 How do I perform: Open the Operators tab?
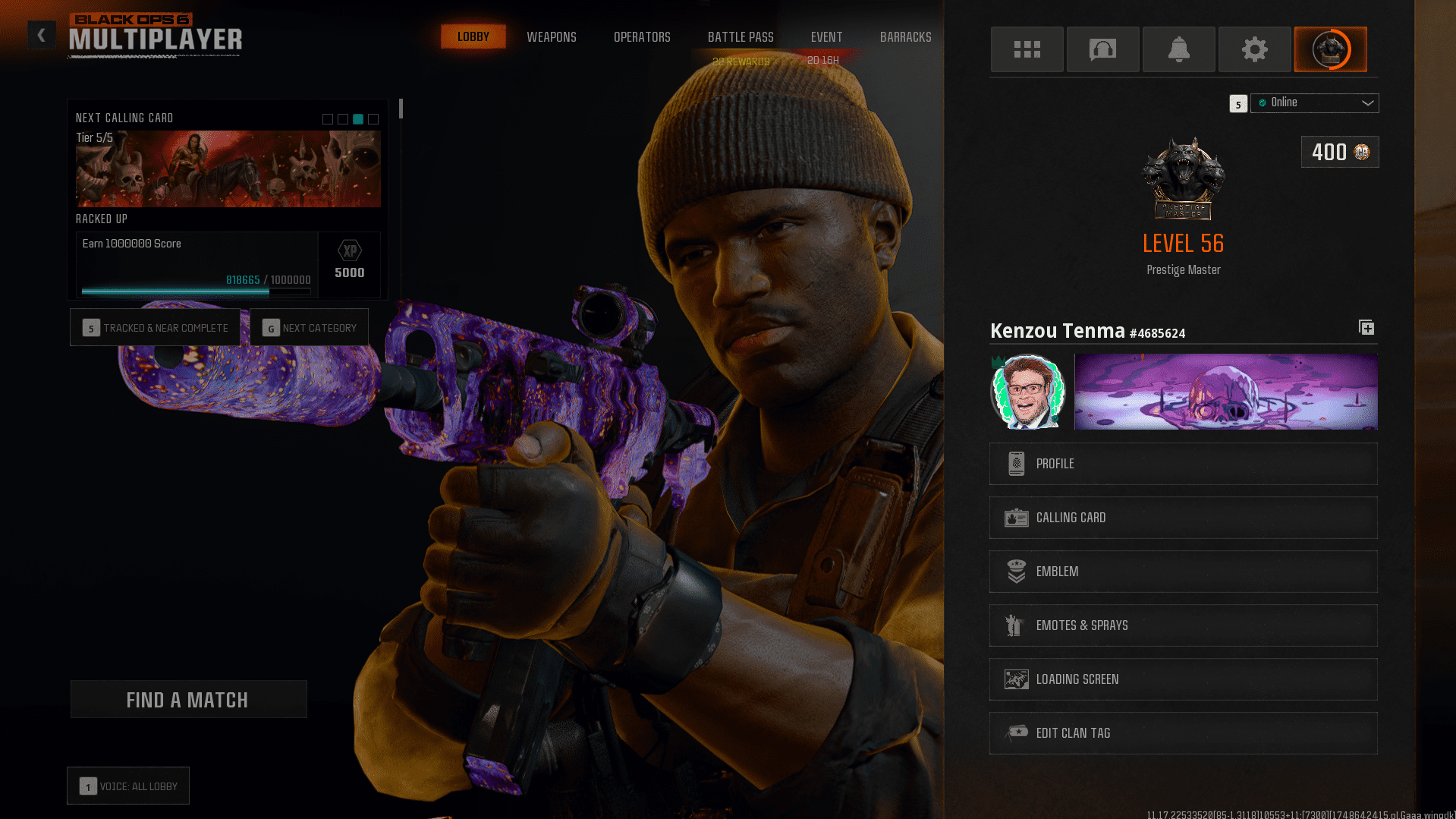(x=642, y=36)
